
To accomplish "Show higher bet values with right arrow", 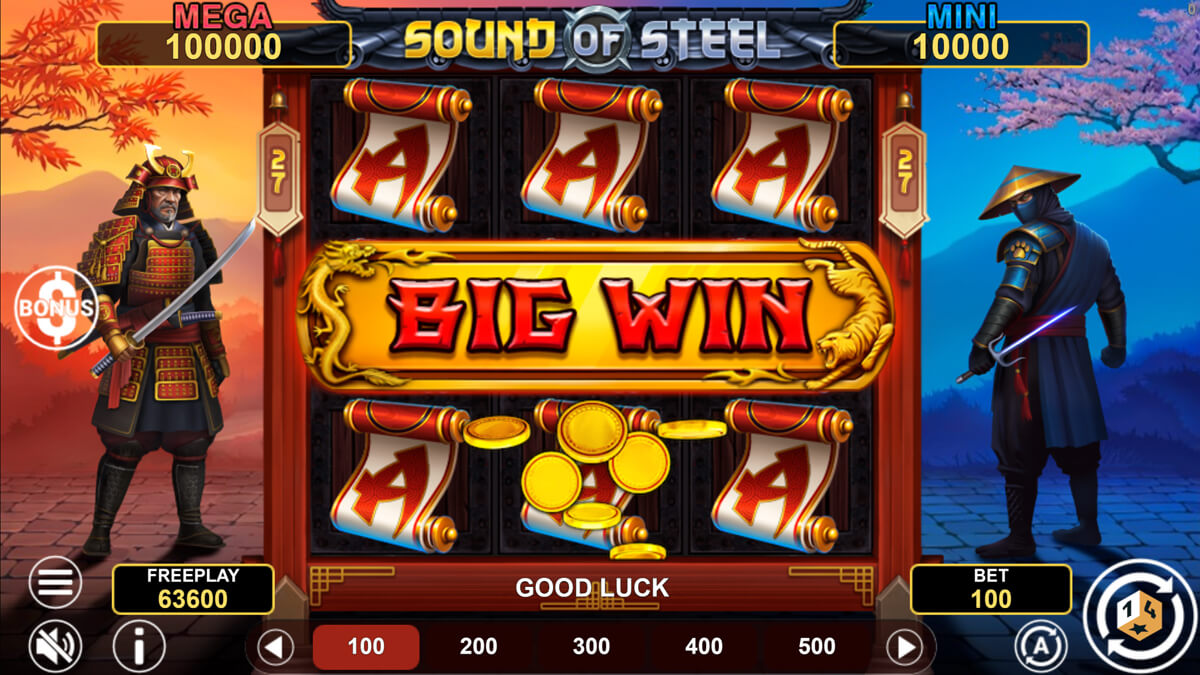I will point(904,648).
